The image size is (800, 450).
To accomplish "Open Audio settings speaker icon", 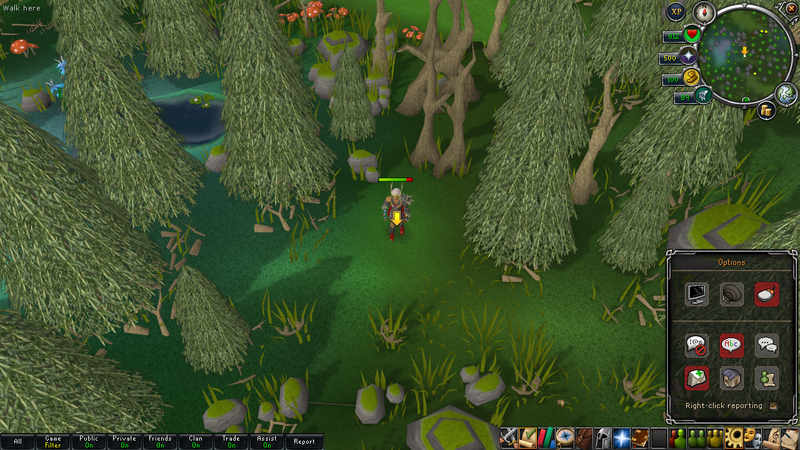I will 732,294.
